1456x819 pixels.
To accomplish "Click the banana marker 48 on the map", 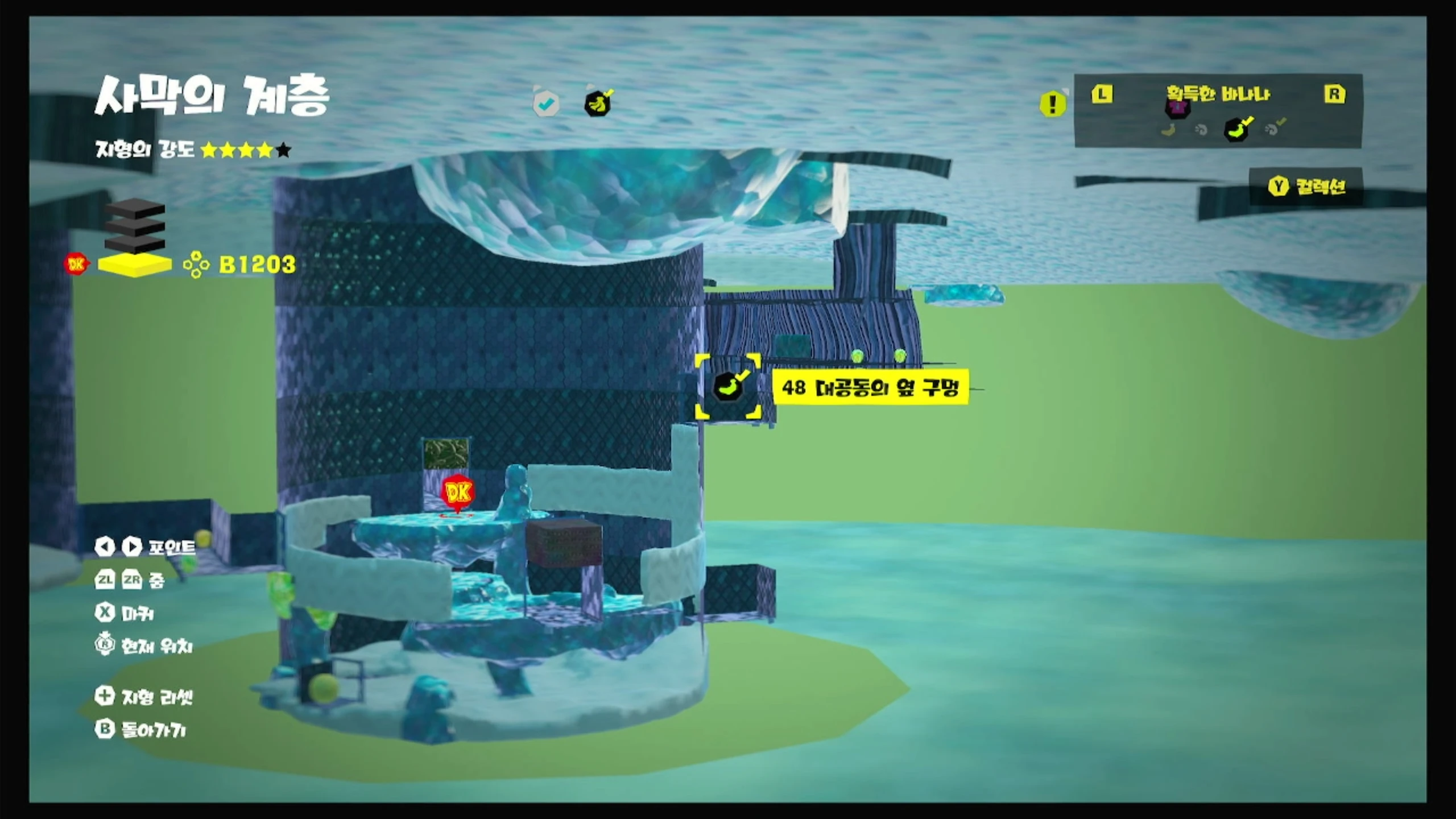I will click(x=728, y=387).
